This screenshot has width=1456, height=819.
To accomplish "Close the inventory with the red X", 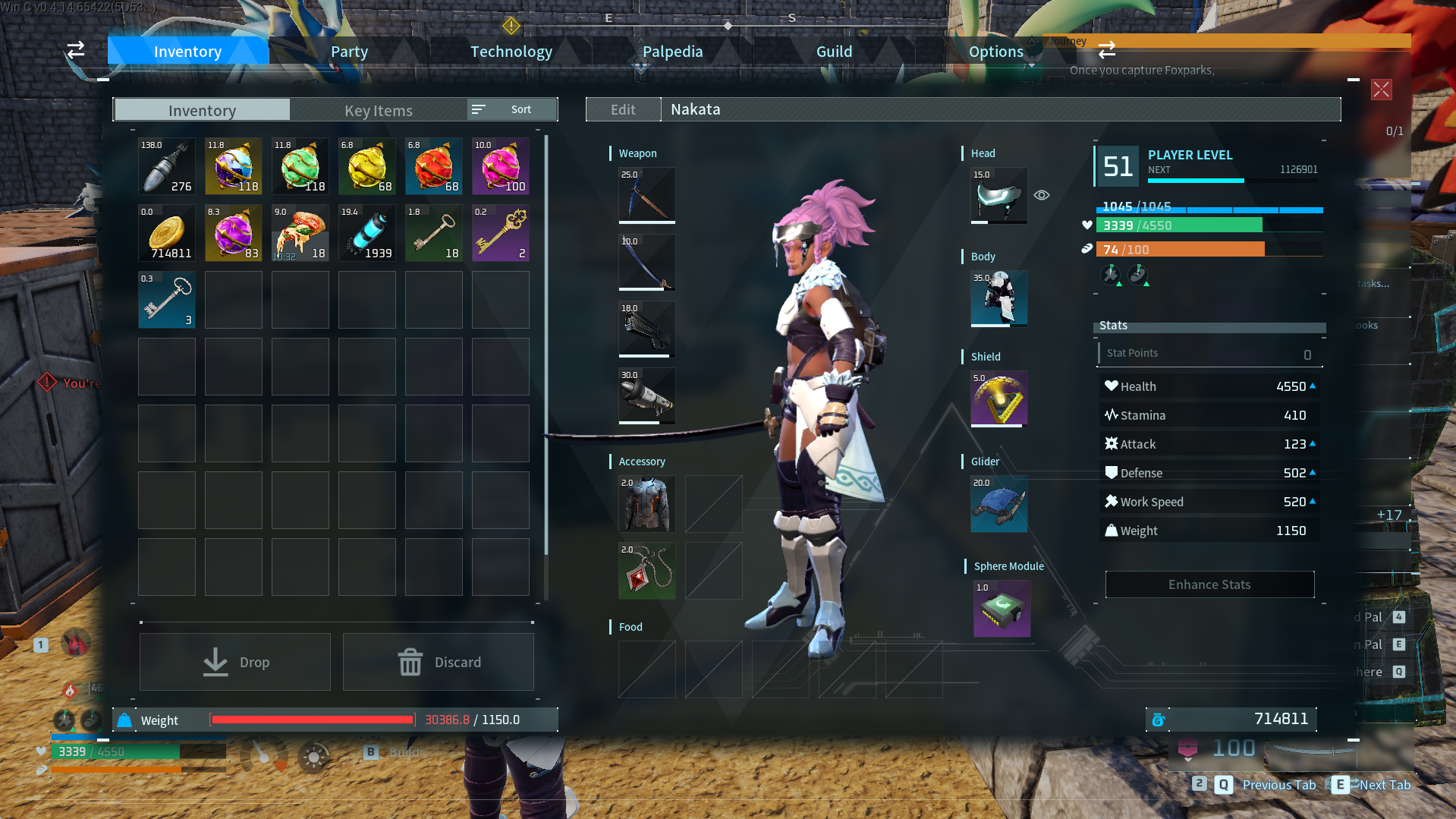I will coord(1381,90).
